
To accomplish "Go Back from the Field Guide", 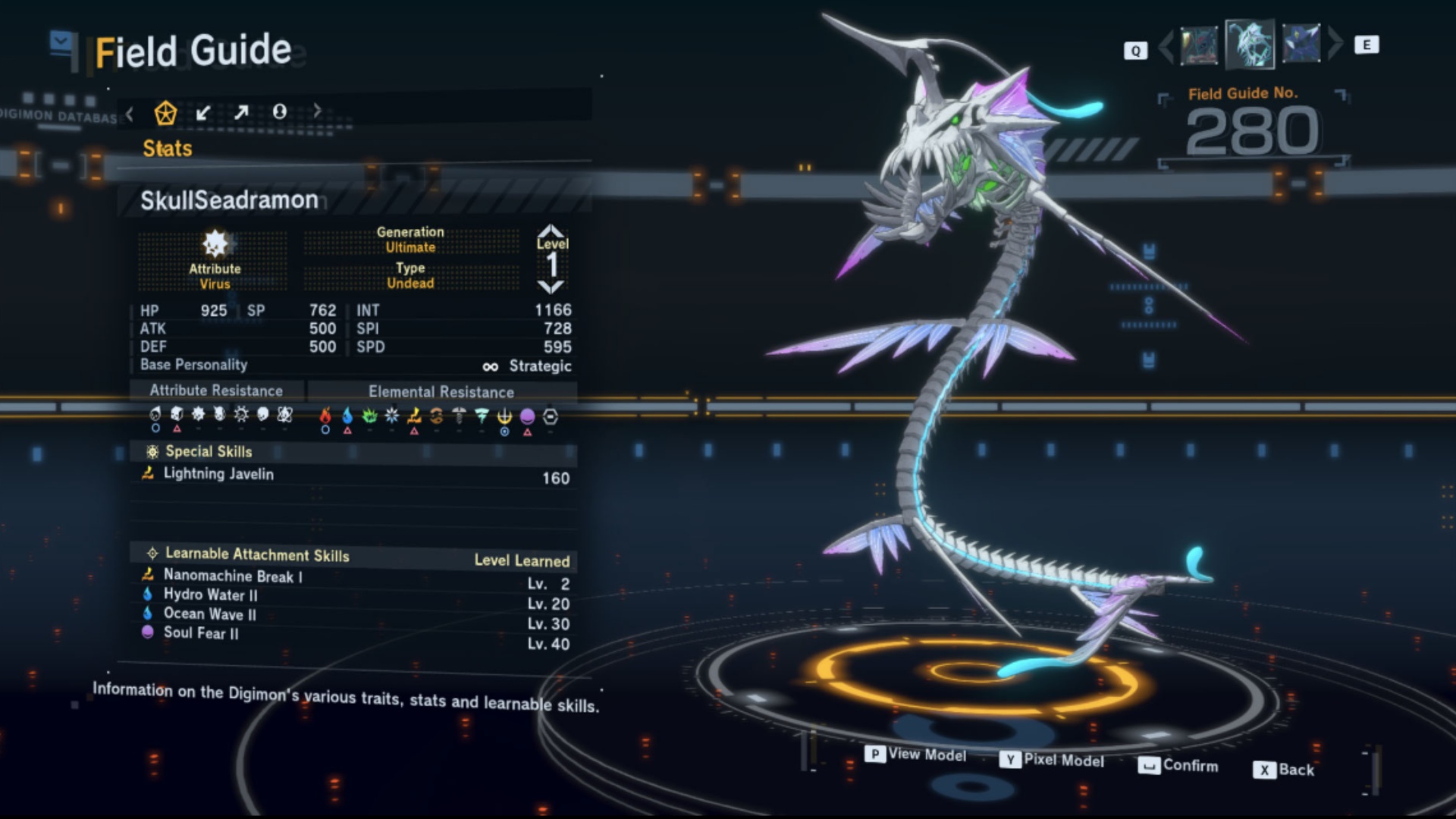I will point(1285,770).
